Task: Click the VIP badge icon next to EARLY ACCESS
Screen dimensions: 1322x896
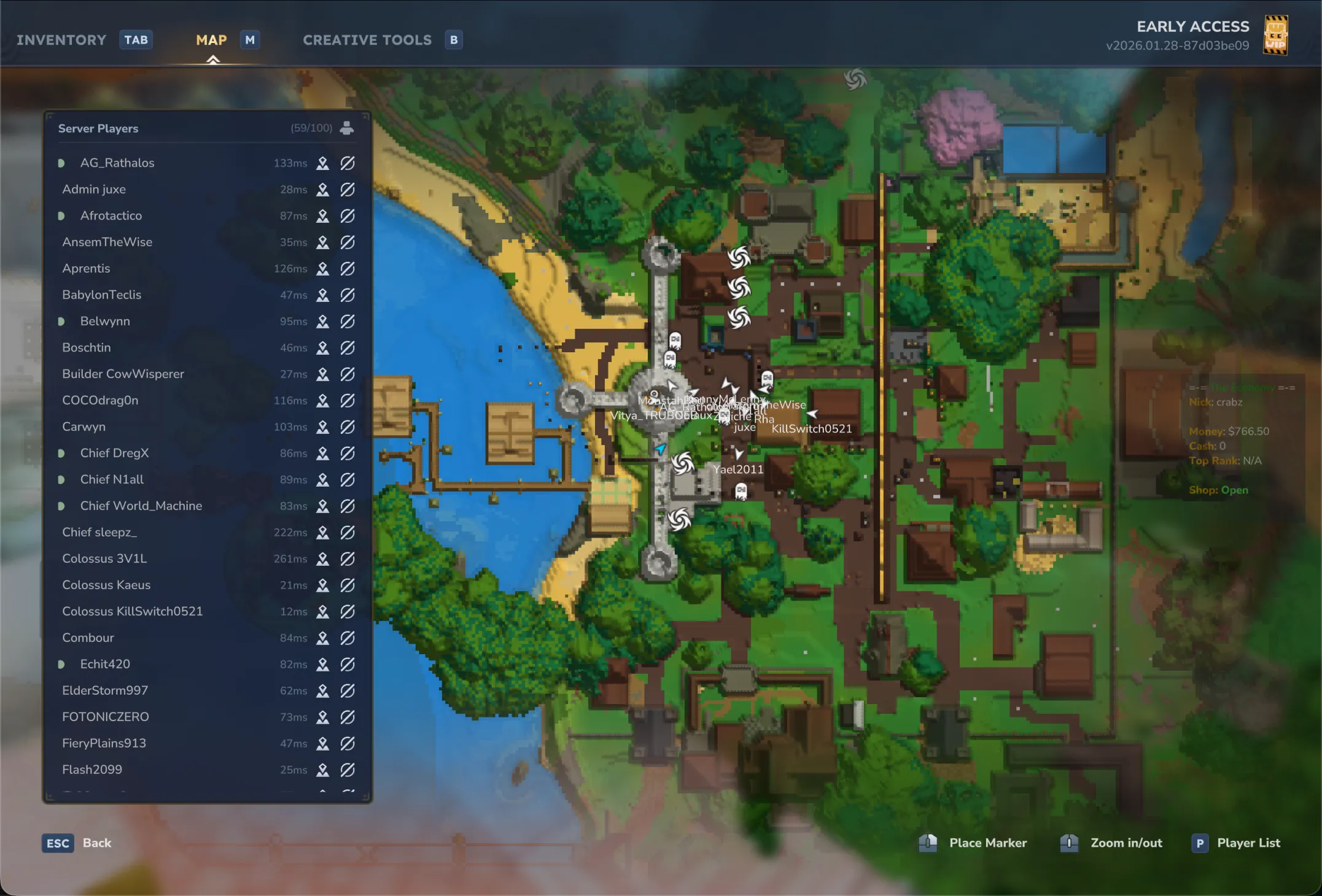Action: click(x=1277, y=35)
